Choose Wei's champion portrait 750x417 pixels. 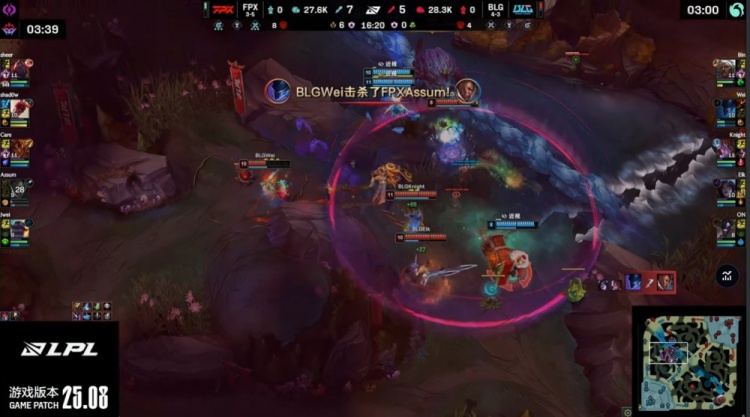tap(727, 109)
